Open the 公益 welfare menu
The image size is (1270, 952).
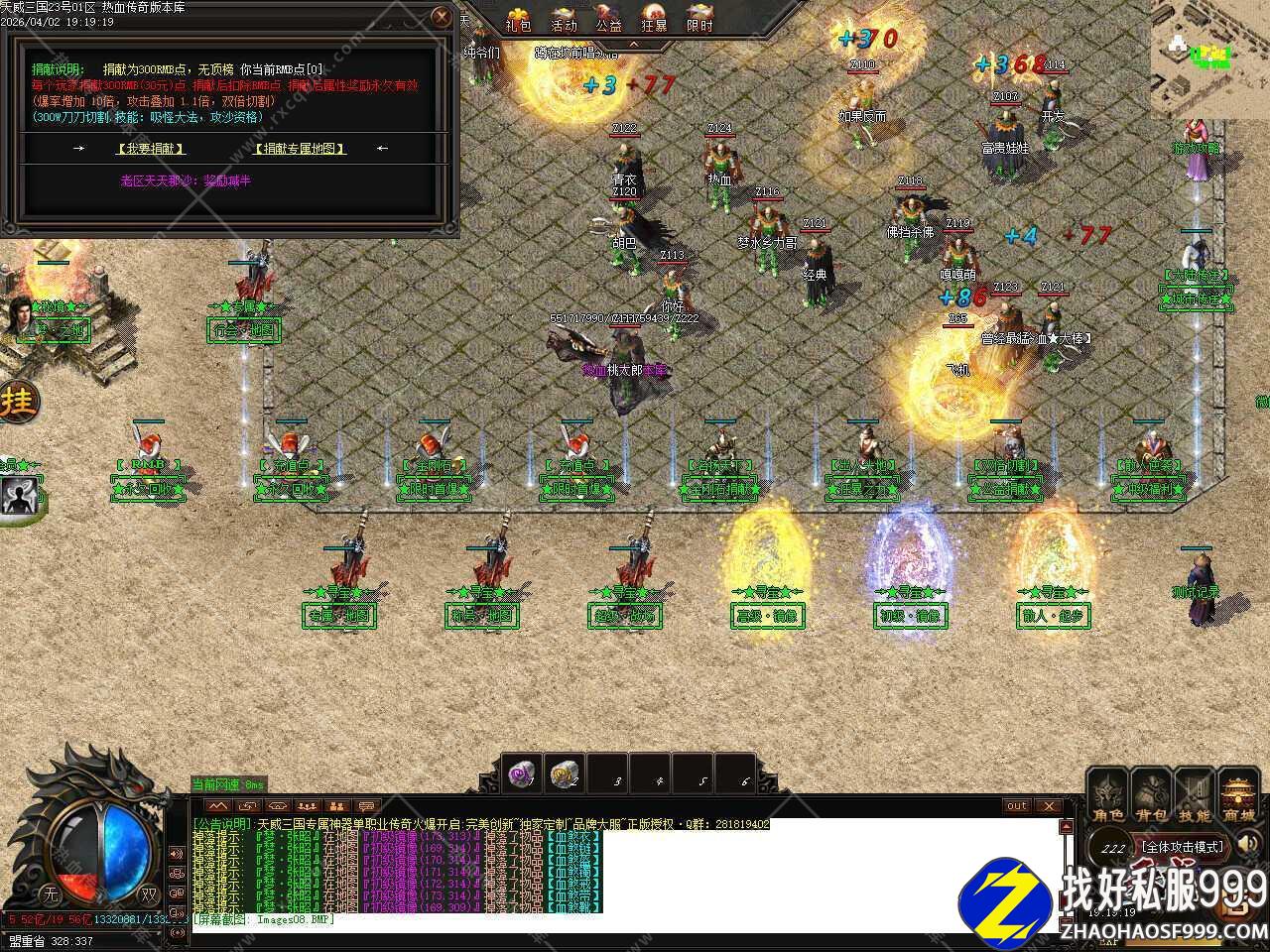tap(608, 18)
